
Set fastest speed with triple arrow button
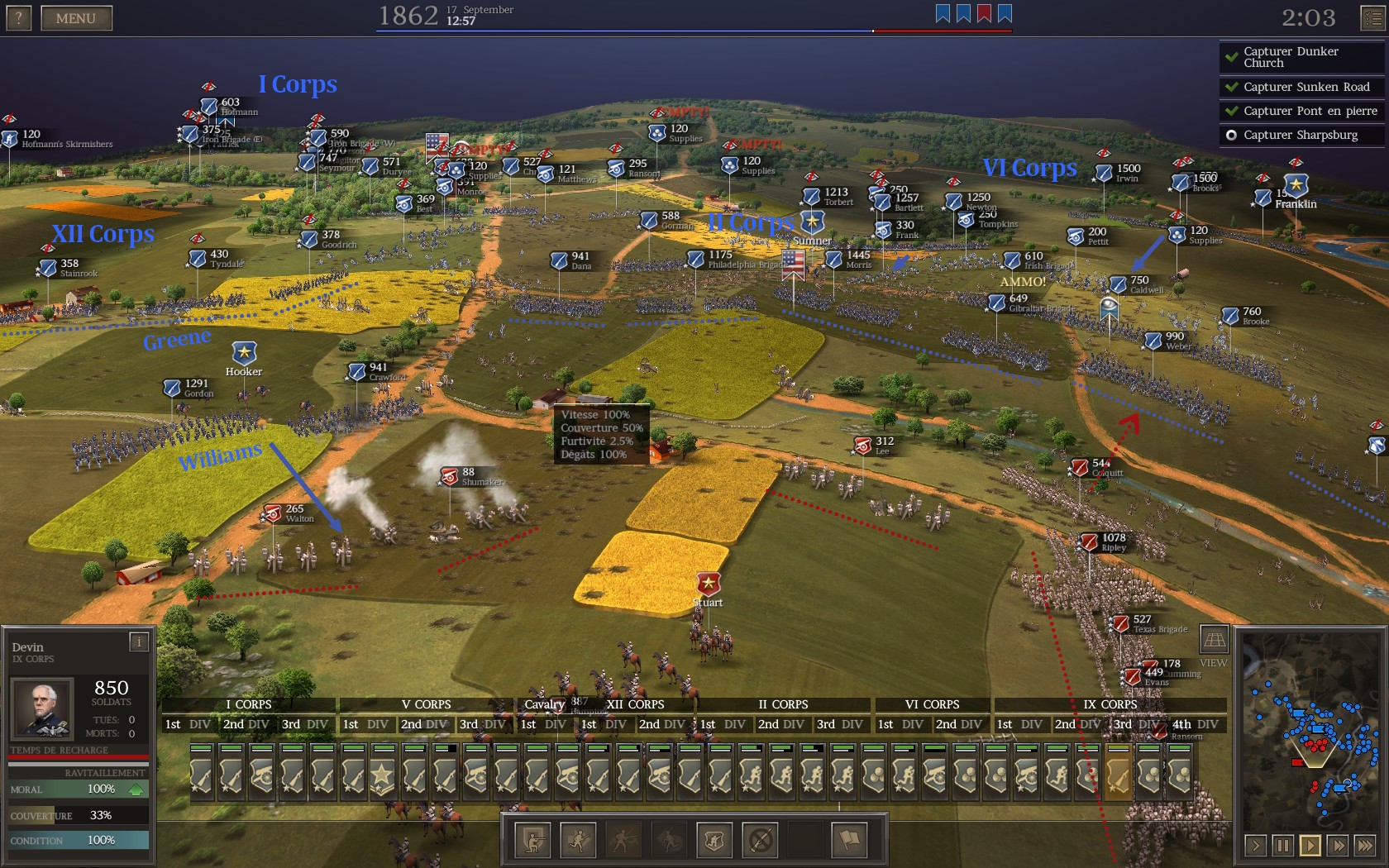[1364, 845]
